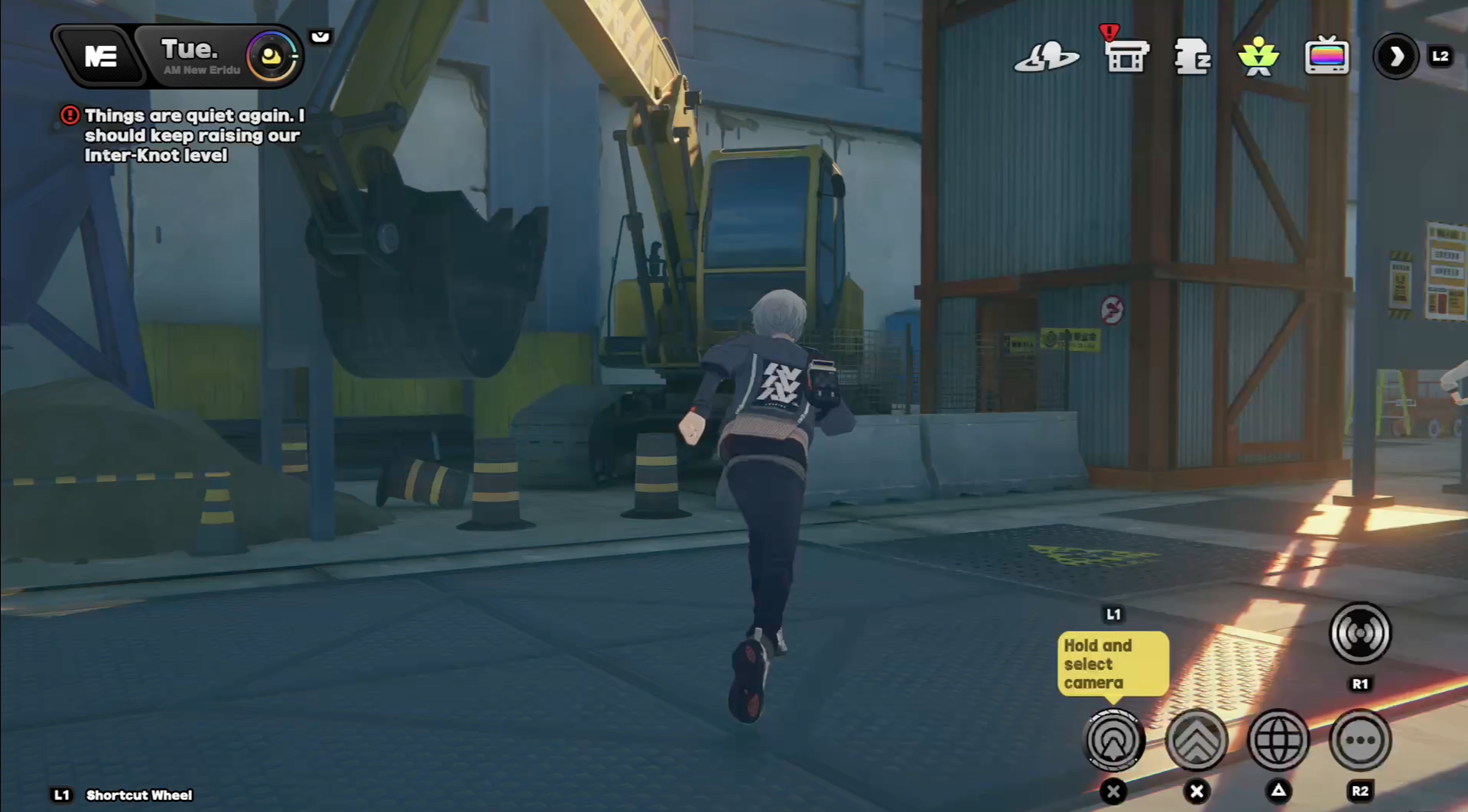
Task: Open the three-dots more options button
Action: pyautogui.click(x=1360, y=740)
